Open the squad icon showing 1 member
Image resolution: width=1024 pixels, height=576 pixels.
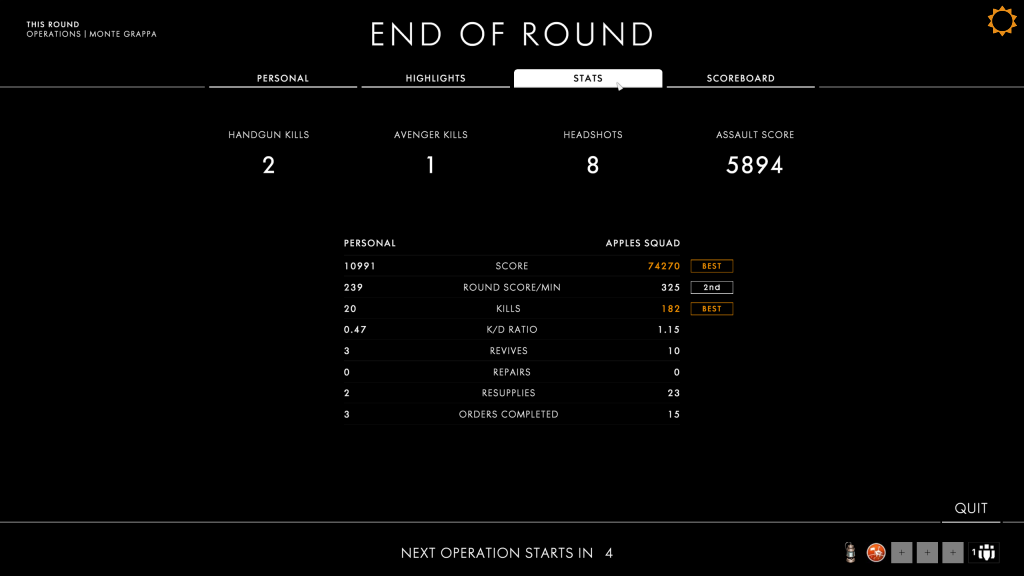pos(984,552)
